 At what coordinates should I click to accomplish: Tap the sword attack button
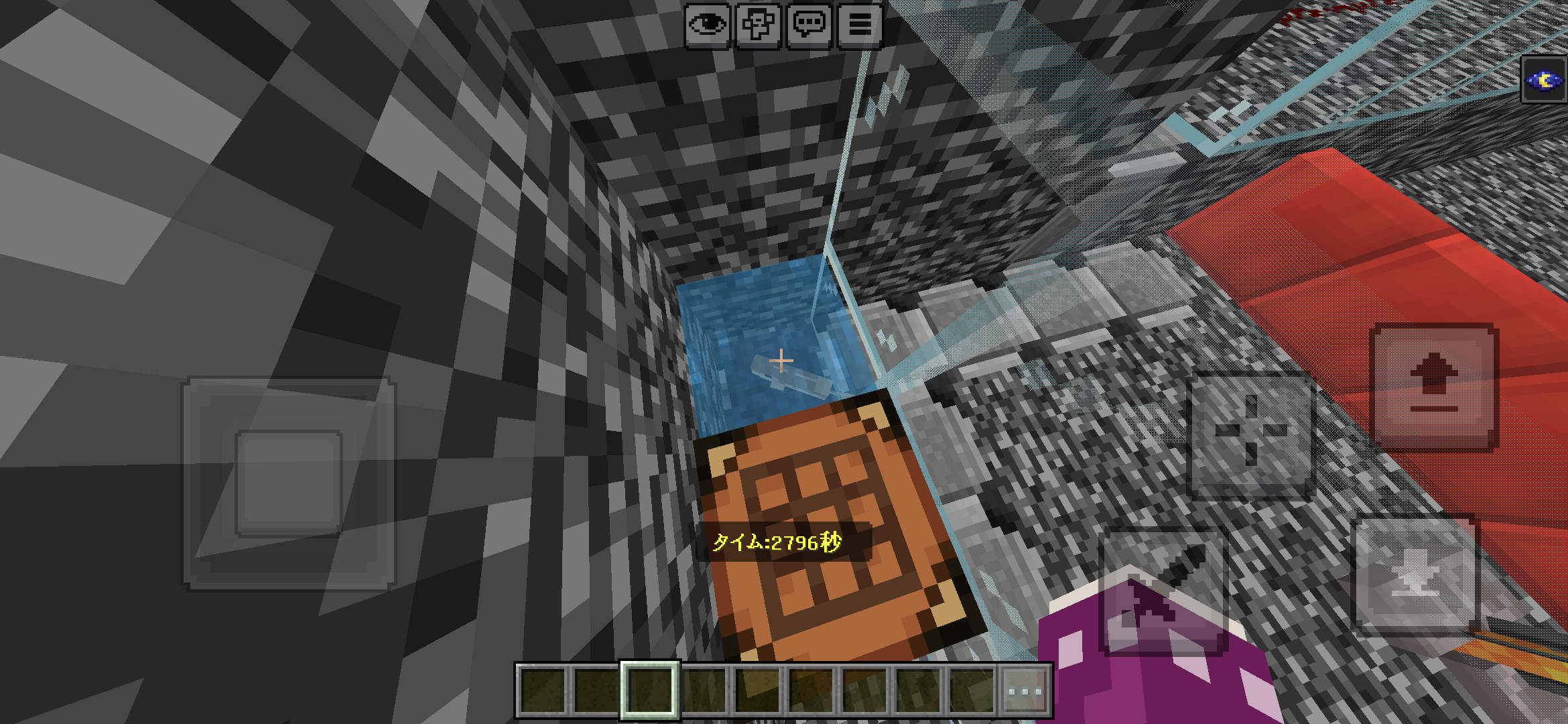pos(1165,590)
